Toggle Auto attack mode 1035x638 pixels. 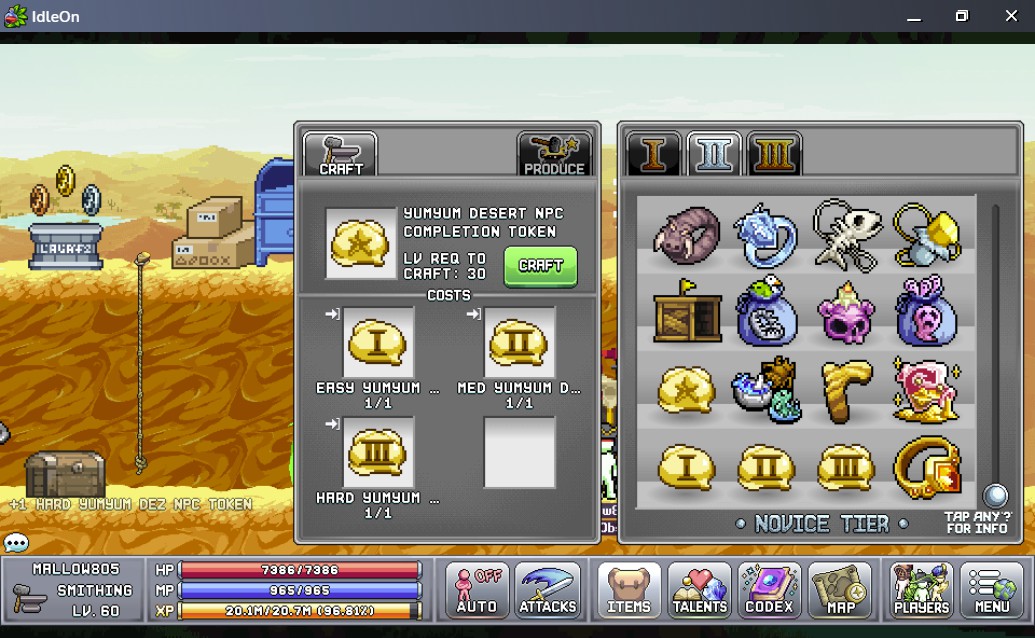coord(477,591)
